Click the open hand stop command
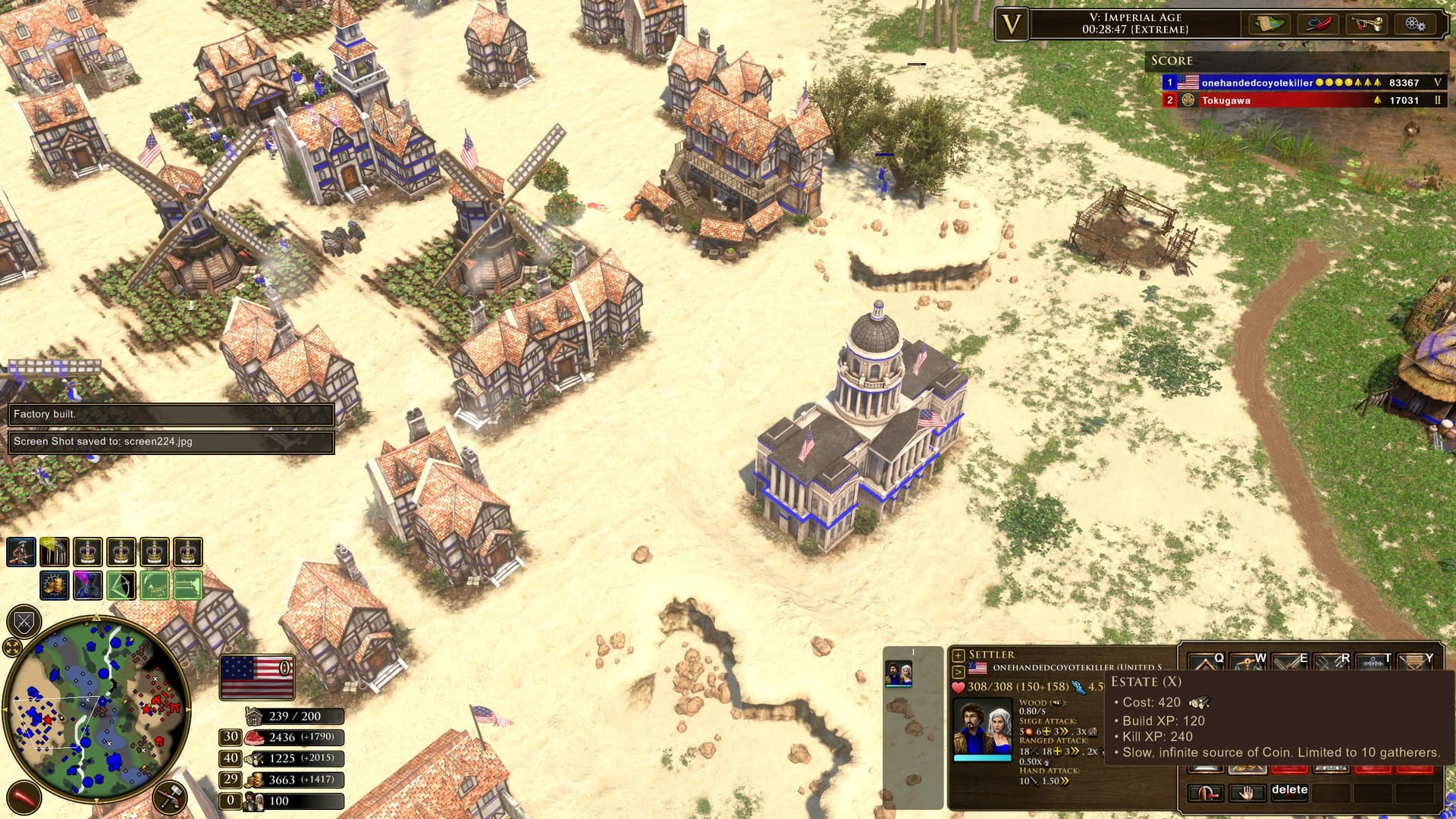 [1247, 793]
